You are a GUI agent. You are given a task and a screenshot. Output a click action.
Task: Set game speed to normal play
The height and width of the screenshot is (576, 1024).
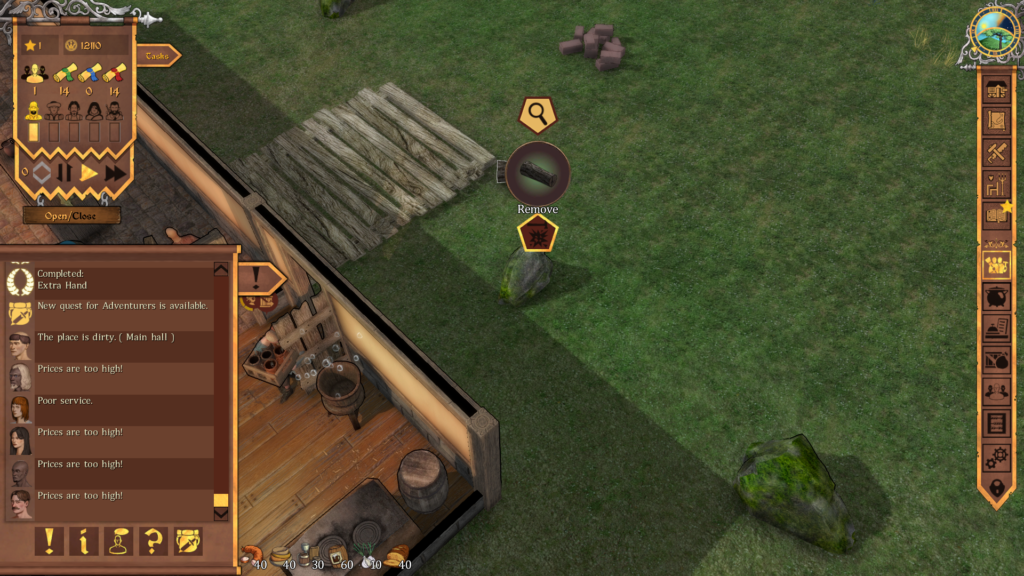(89, 172)
